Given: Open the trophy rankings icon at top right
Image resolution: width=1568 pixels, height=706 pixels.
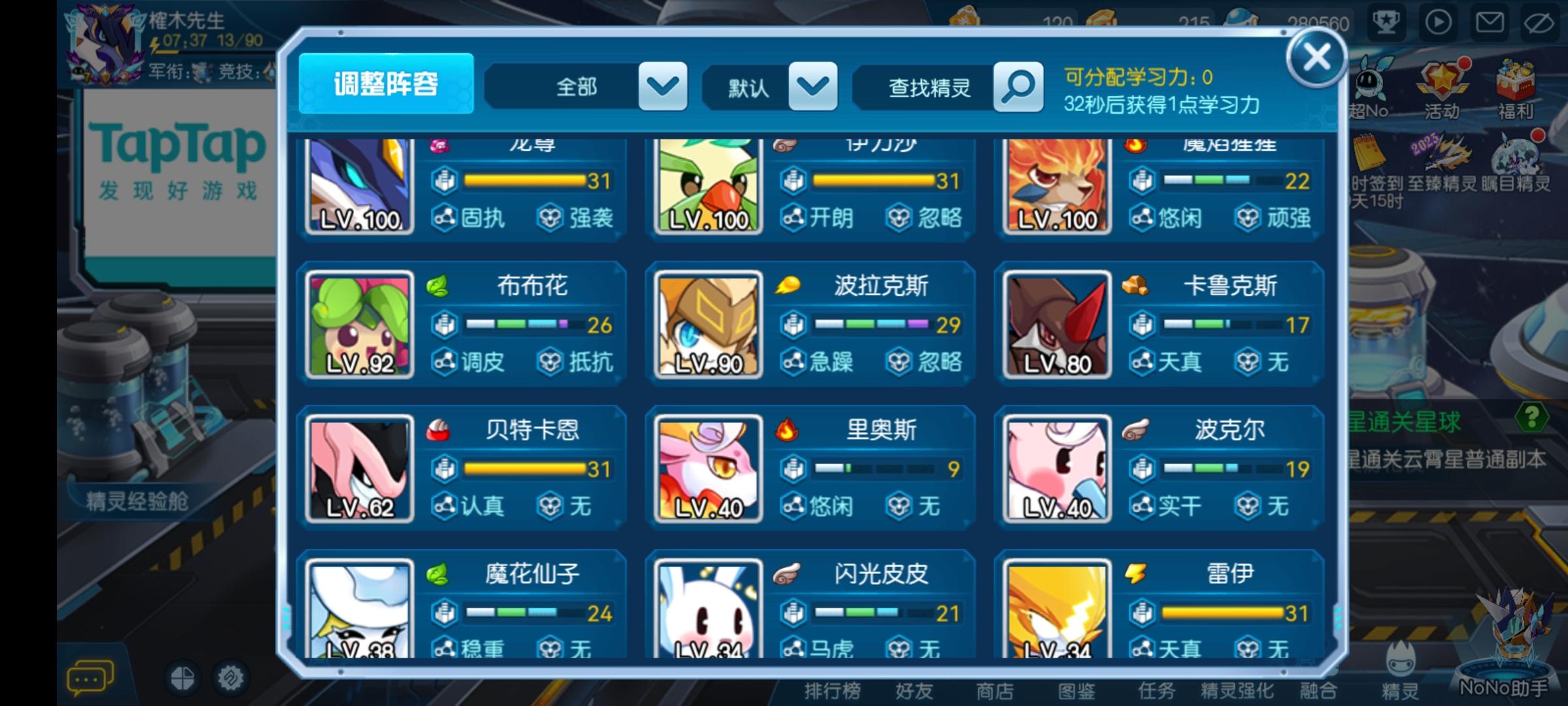Looking at the screenshot, I should pyautogui.click(x=1386, y=22).
